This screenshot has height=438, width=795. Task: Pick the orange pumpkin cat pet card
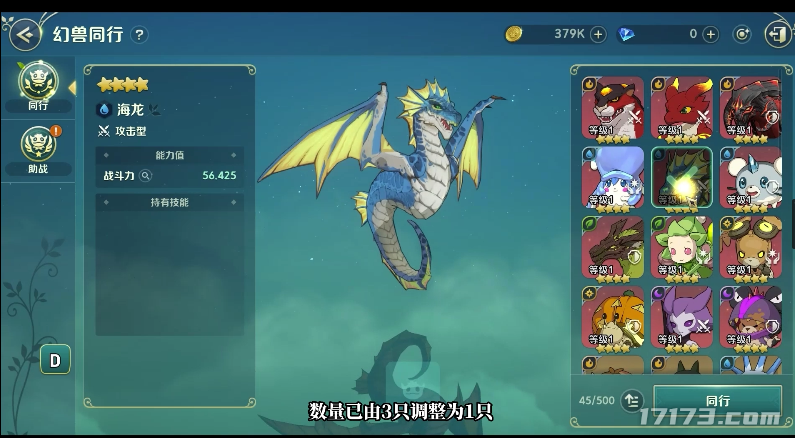coord(612,316)
